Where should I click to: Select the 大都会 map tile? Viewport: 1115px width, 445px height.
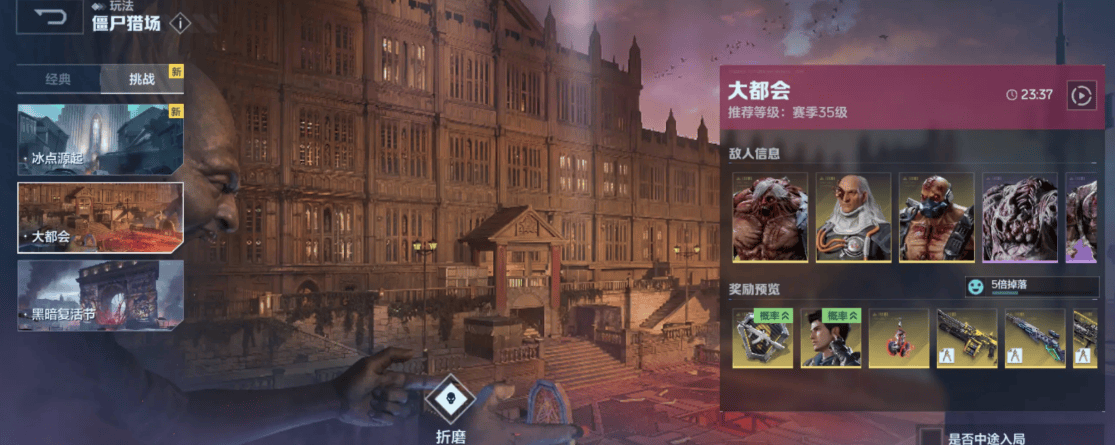pos(100,217)
